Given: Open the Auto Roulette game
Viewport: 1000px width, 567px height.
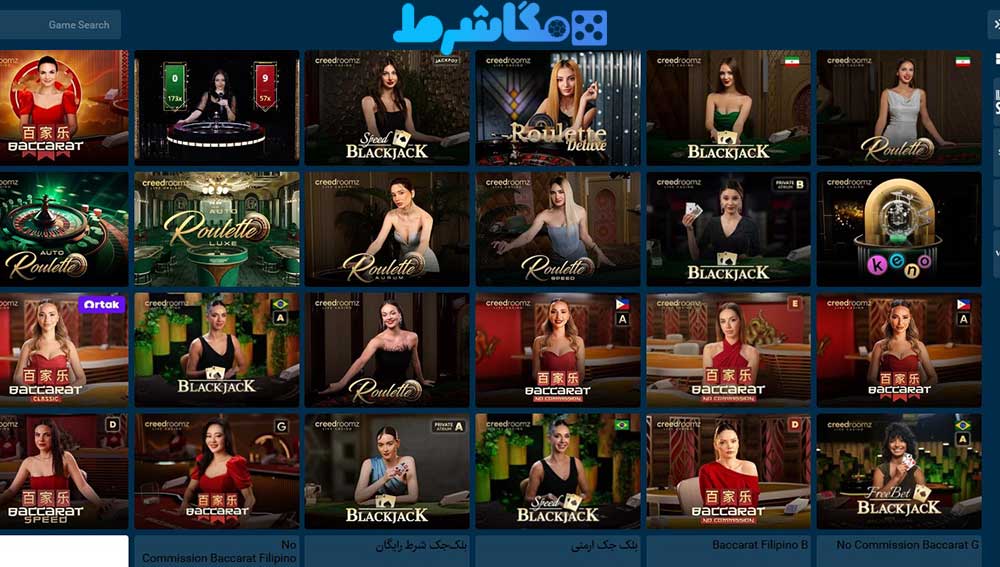Looking at the screenshot, I should tap(64, 229).
